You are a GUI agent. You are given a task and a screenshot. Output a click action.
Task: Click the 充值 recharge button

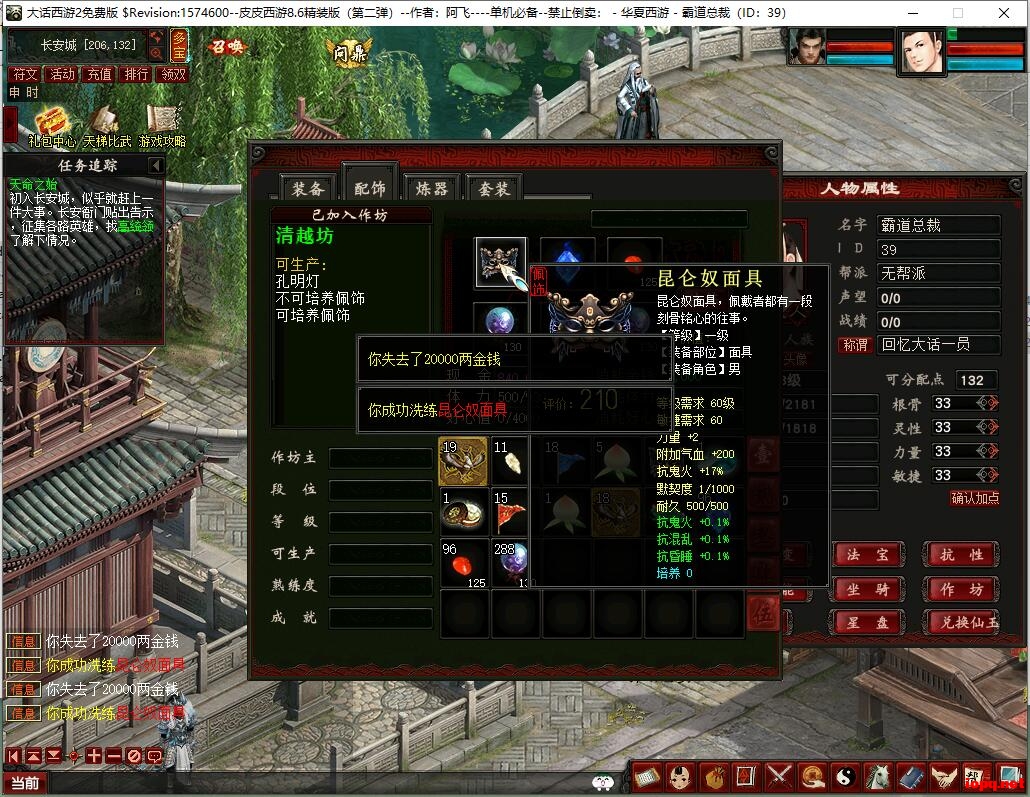point(99,74)
